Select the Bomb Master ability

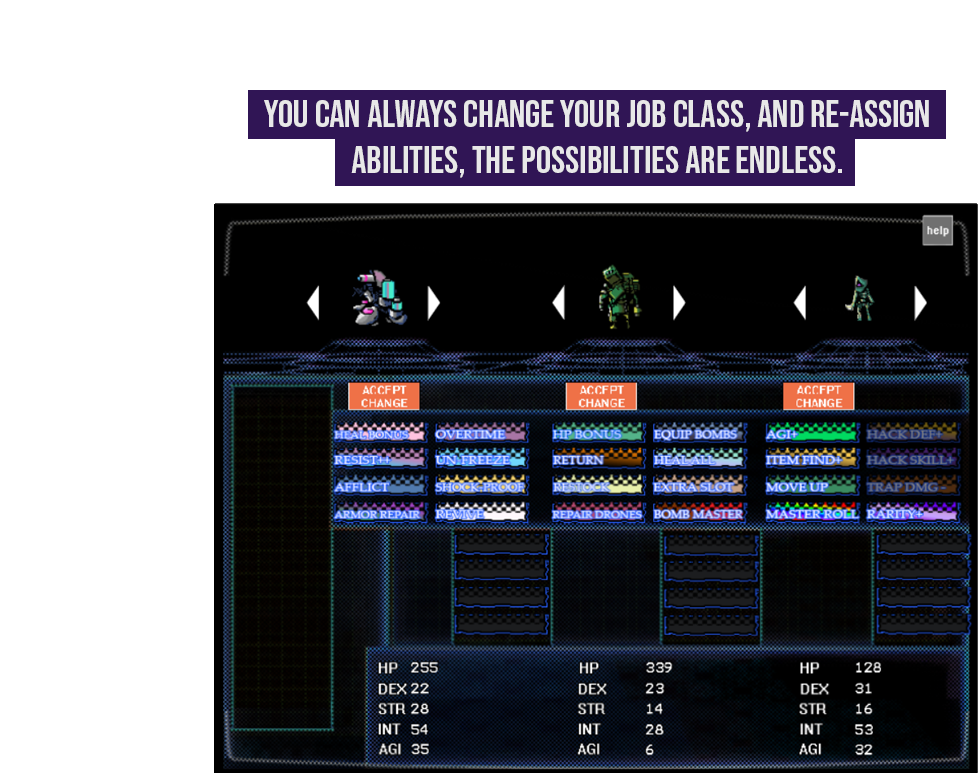pos(698,513)
